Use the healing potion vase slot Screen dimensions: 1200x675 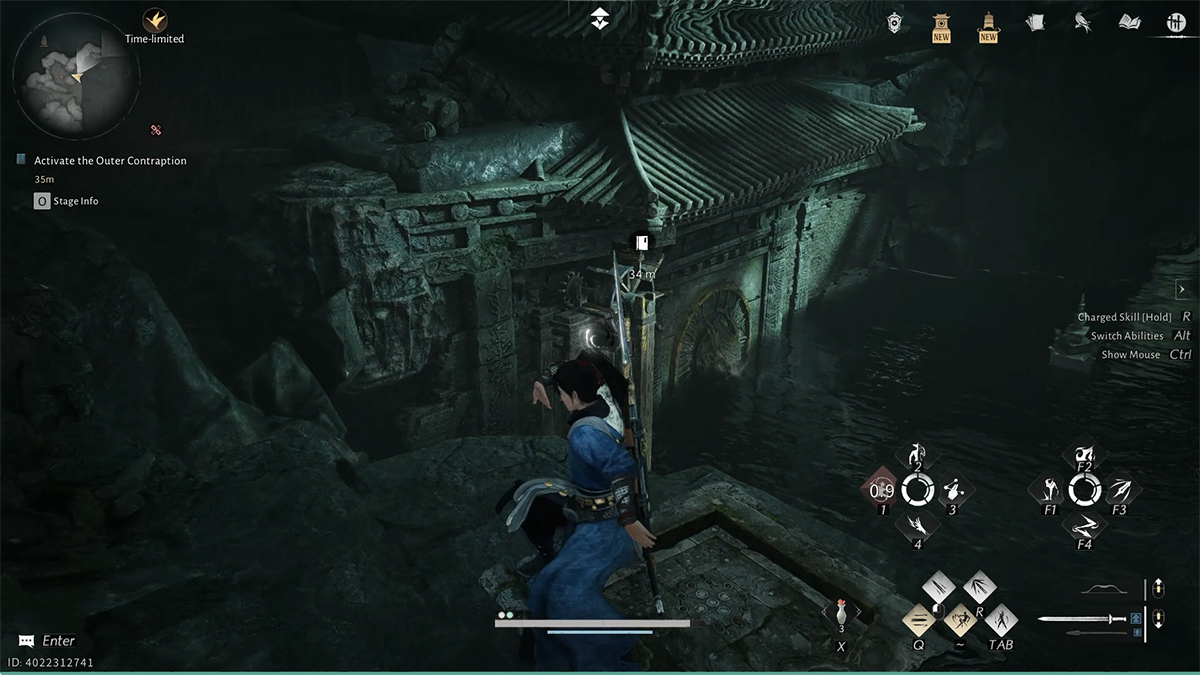point(841,615)
